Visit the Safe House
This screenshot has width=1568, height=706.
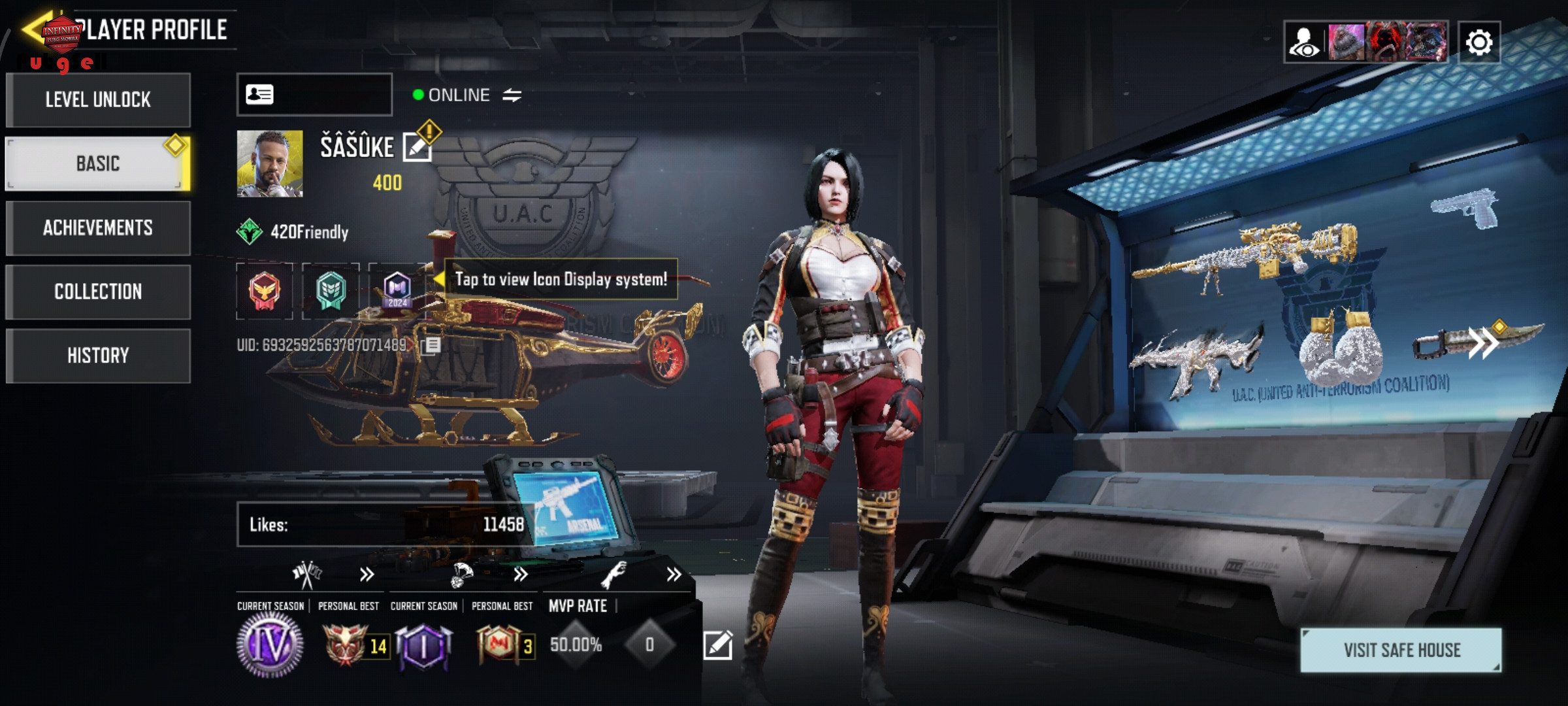click(x=1401, y=650)
